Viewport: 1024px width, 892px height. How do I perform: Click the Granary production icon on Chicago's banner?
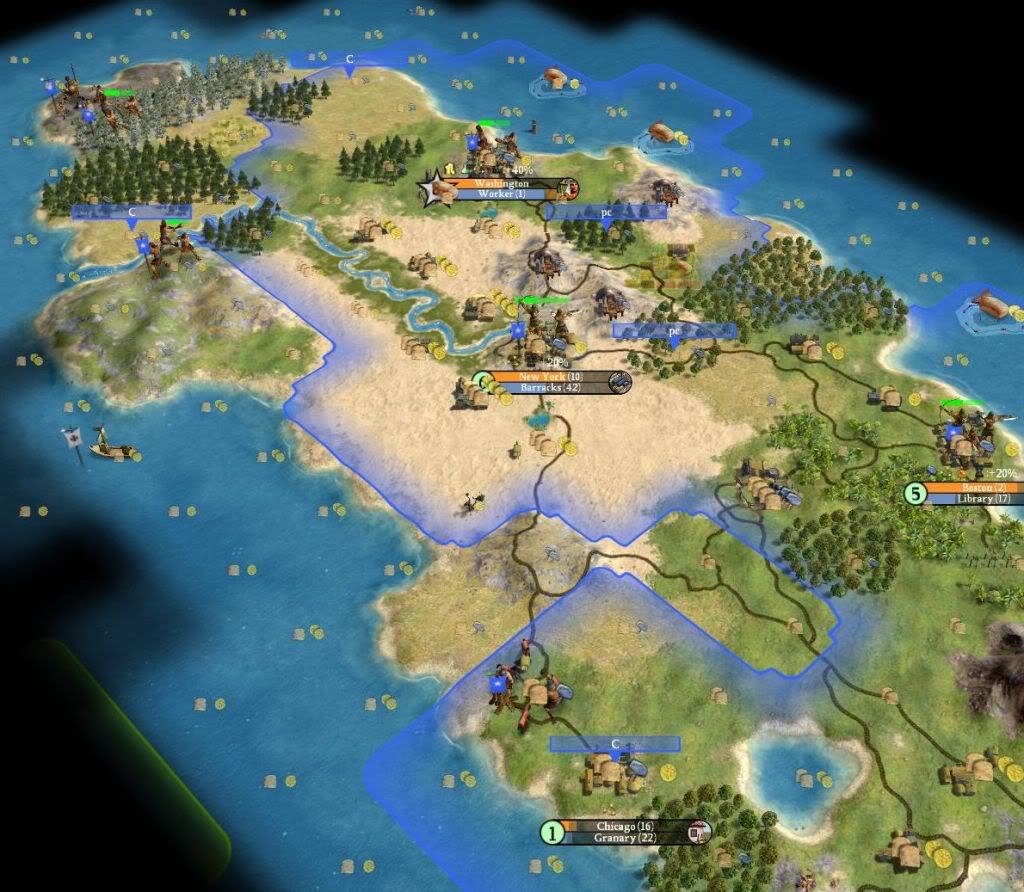[x=700, y=831]
